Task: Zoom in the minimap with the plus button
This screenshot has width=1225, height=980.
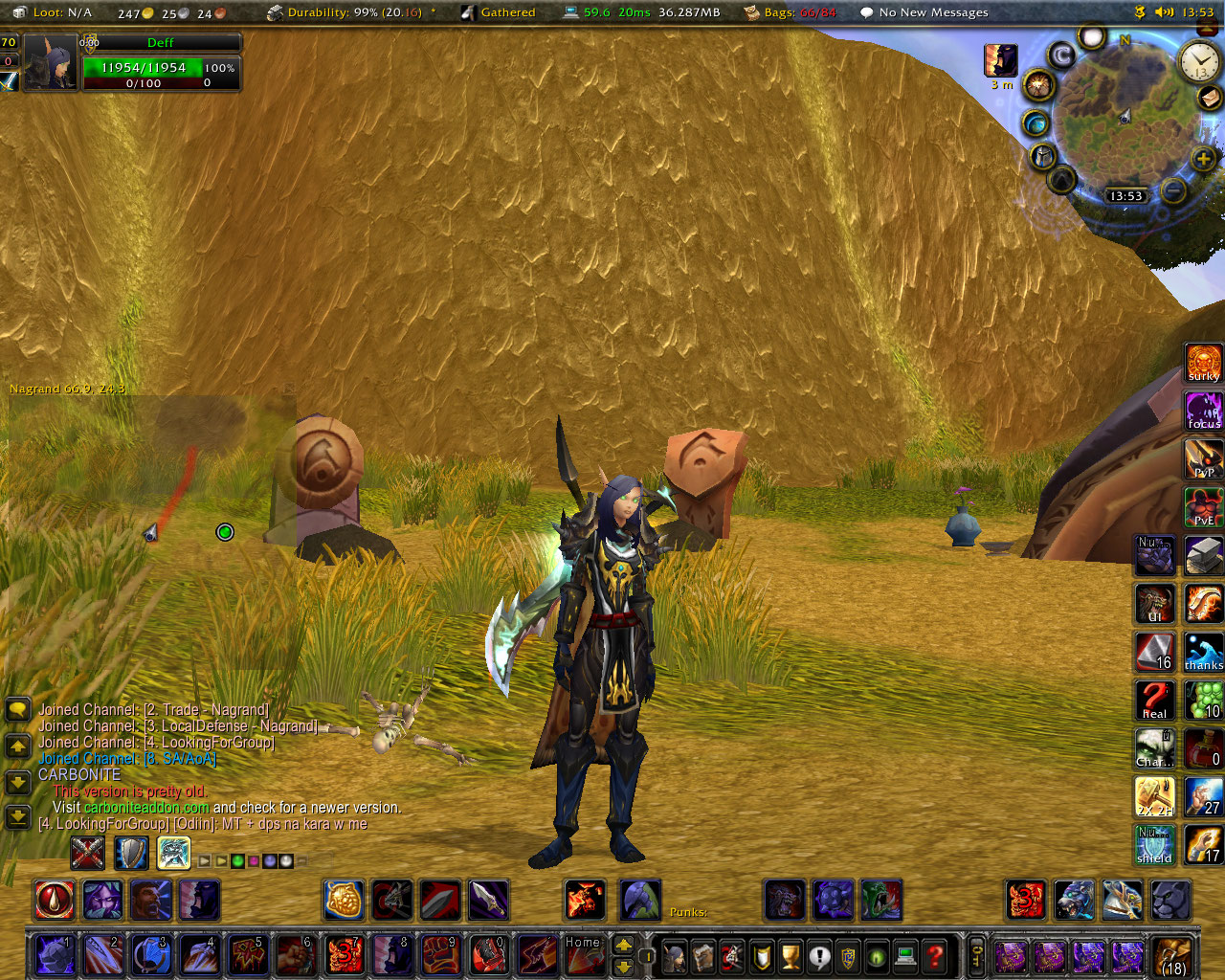Action: point(1203,158)
